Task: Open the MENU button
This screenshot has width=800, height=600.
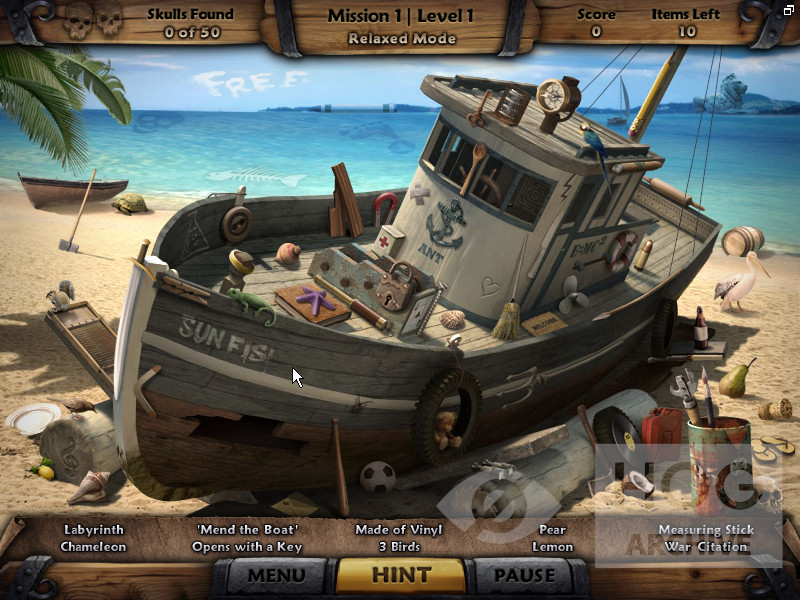Action: [276, 575]
